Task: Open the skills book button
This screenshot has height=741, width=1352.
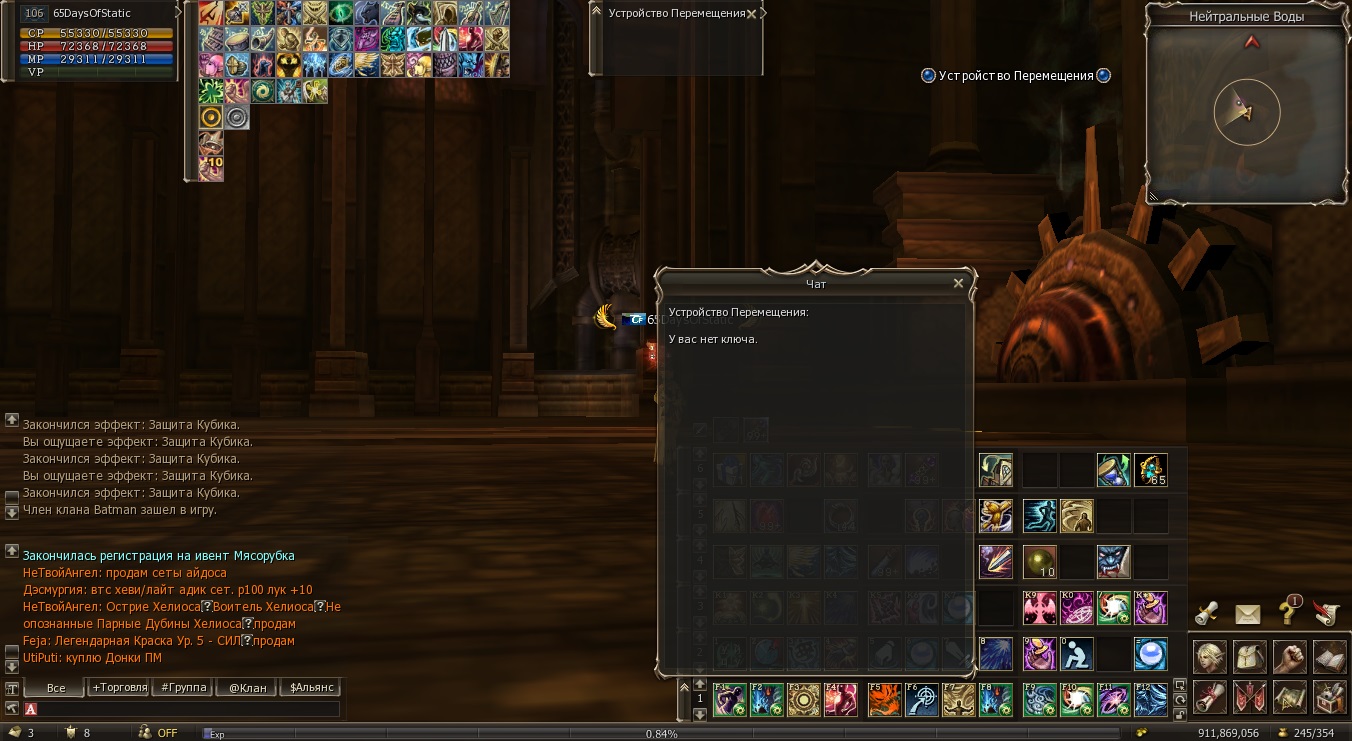Action: click(x=1329, y=656)
